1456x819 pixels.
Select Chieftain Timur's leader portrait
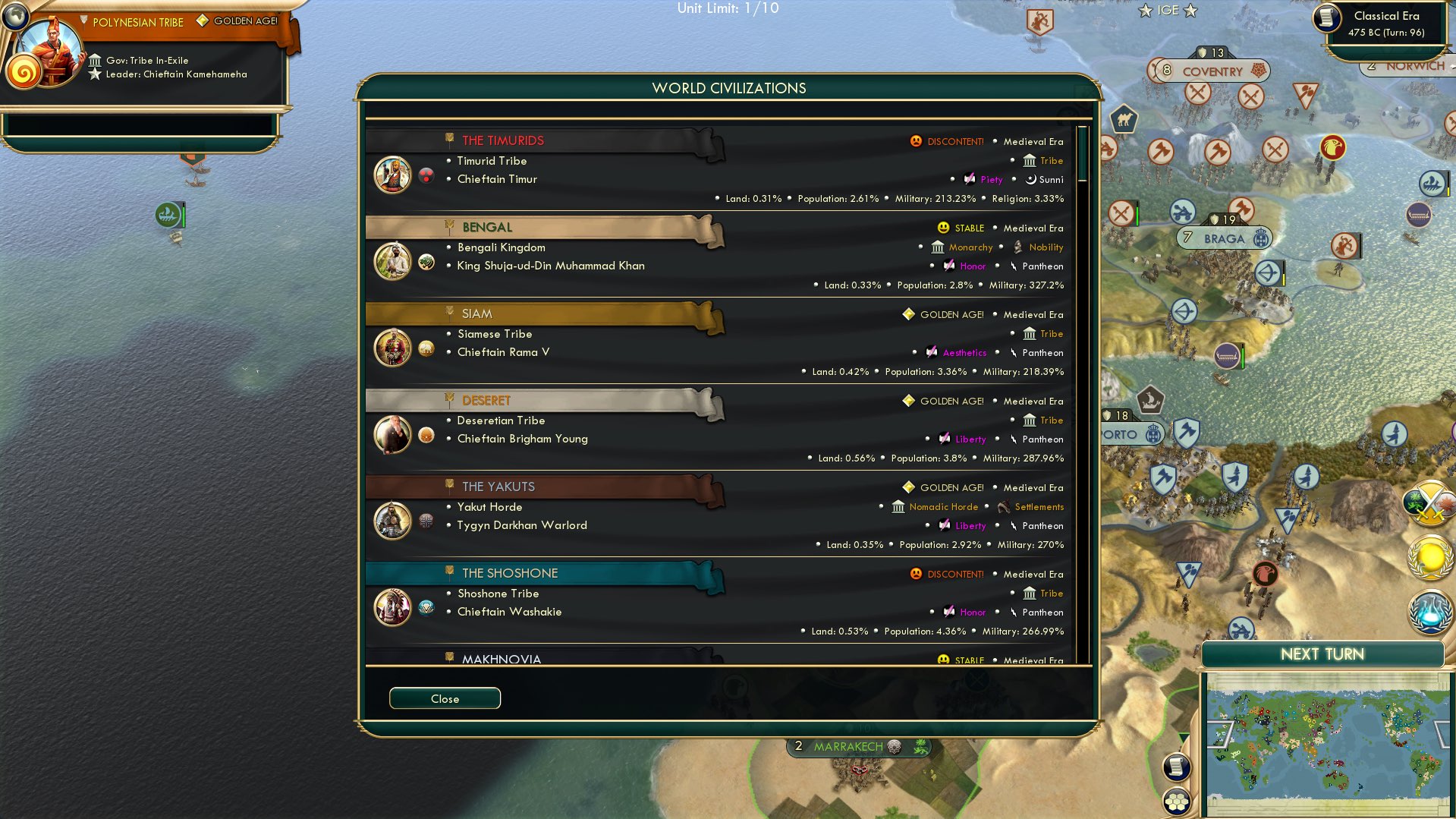pos(392,174)
